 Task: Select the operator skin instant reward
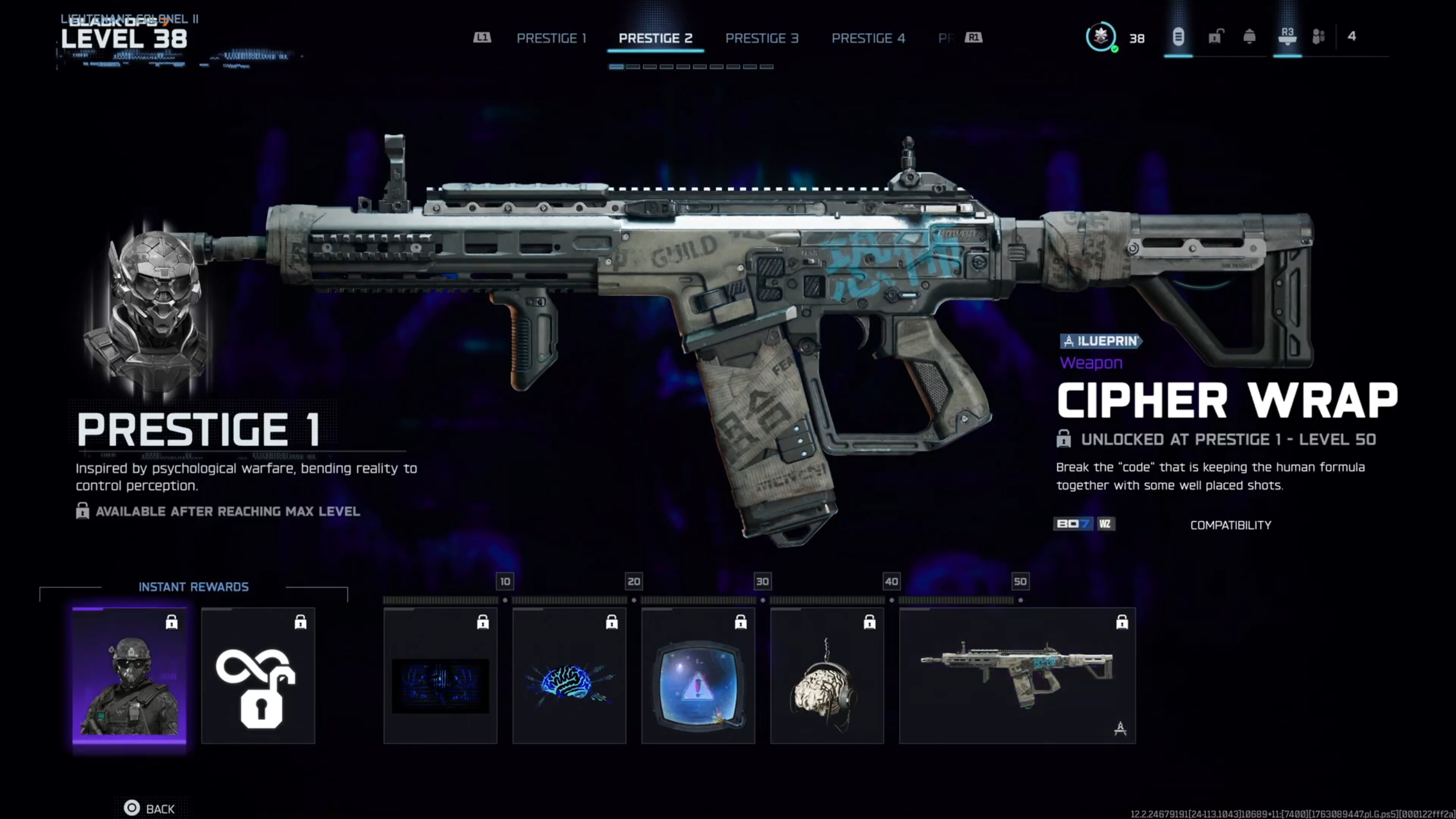point(129,676)
